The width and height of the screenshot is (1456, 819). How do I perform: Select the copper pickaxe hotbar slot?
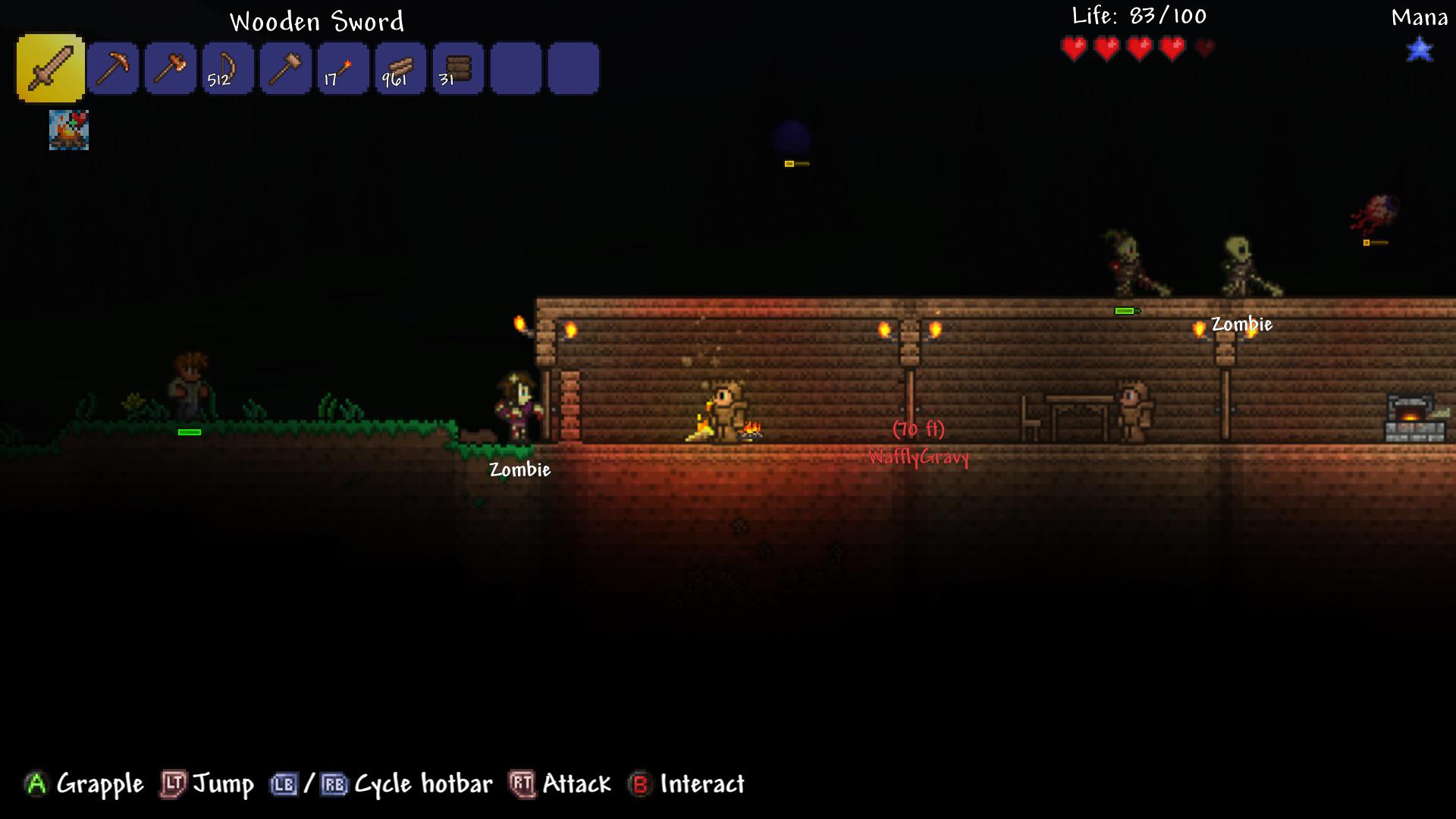click(113, 69)
